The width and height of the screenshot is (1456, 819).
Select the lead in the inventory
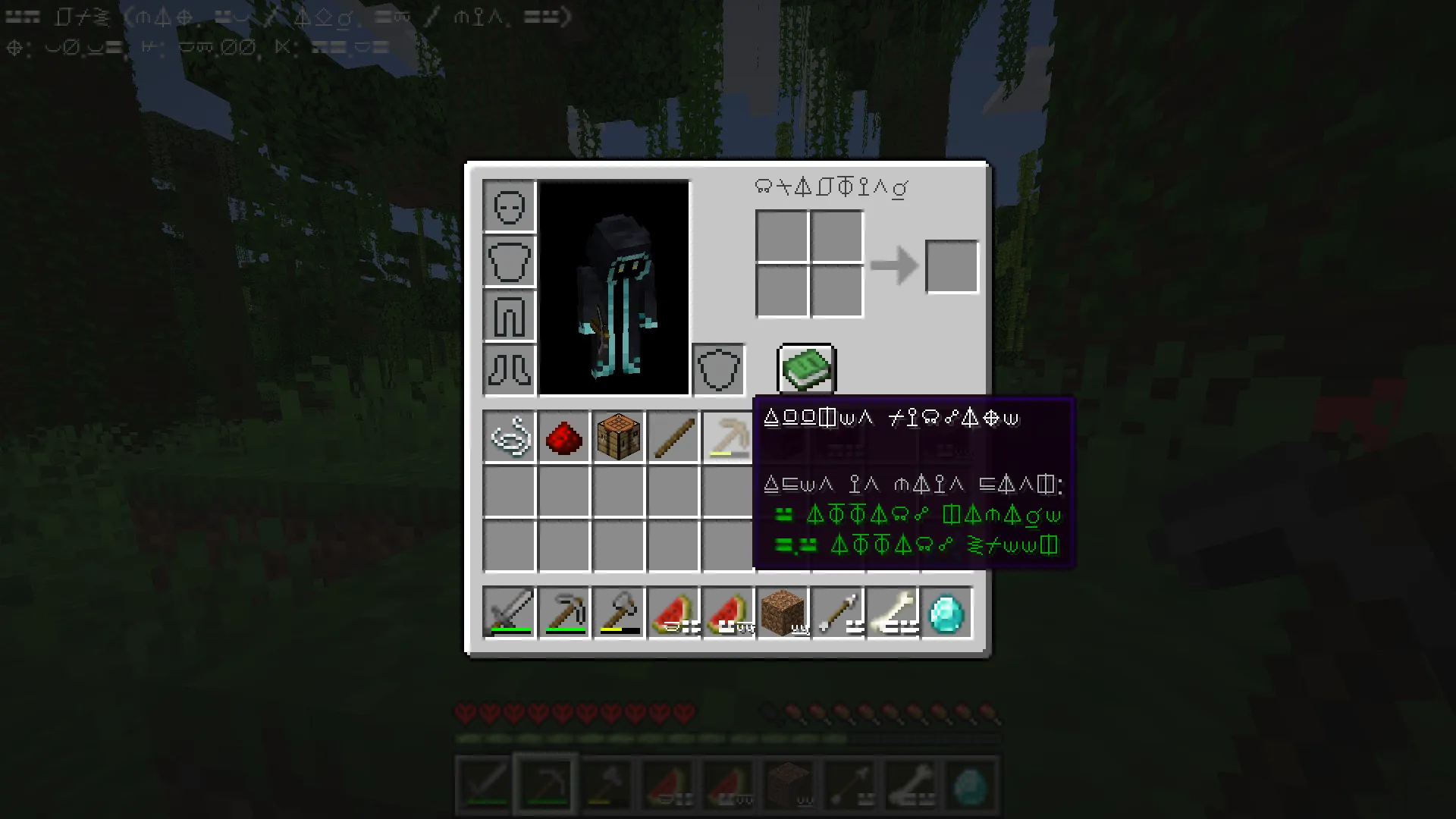[510, 436]
